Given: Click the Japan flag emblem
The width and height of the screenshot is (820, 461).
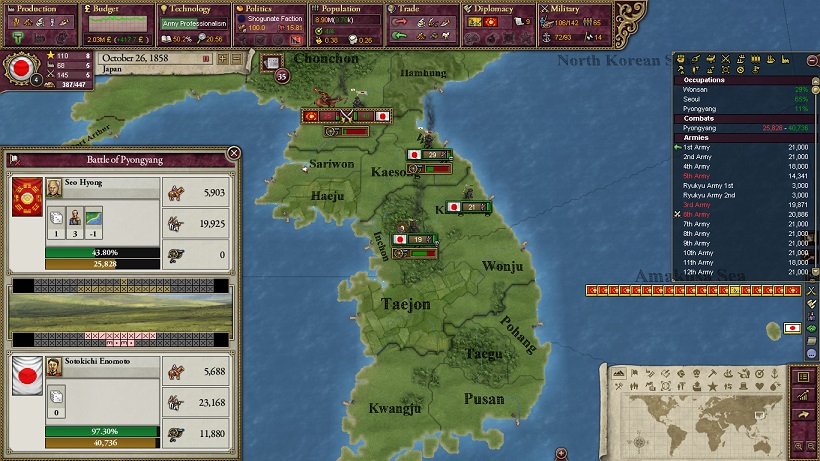Looking at the screenshot, I should pyautogui.click(x=20, y=69).
